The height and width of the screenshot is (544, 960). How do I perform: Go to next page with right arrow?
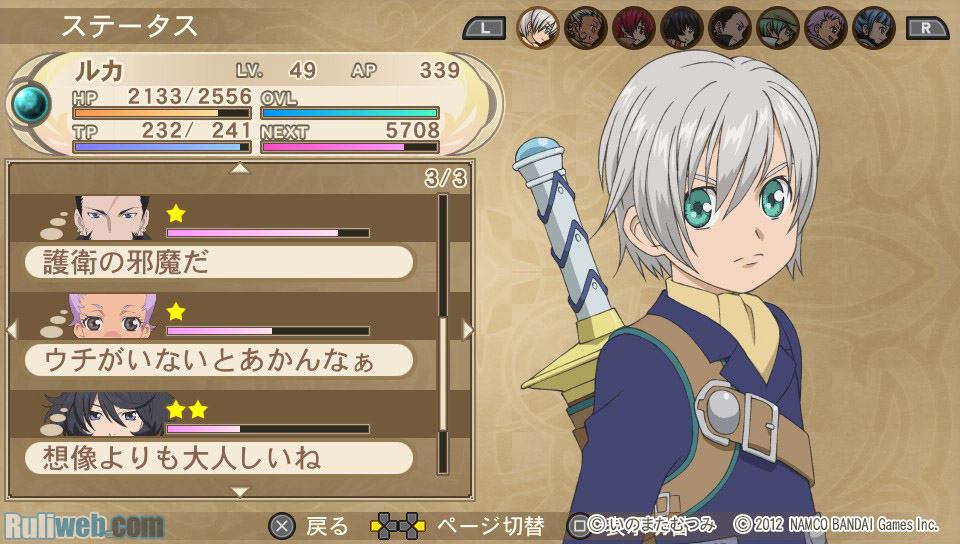(x=467, y=329)
